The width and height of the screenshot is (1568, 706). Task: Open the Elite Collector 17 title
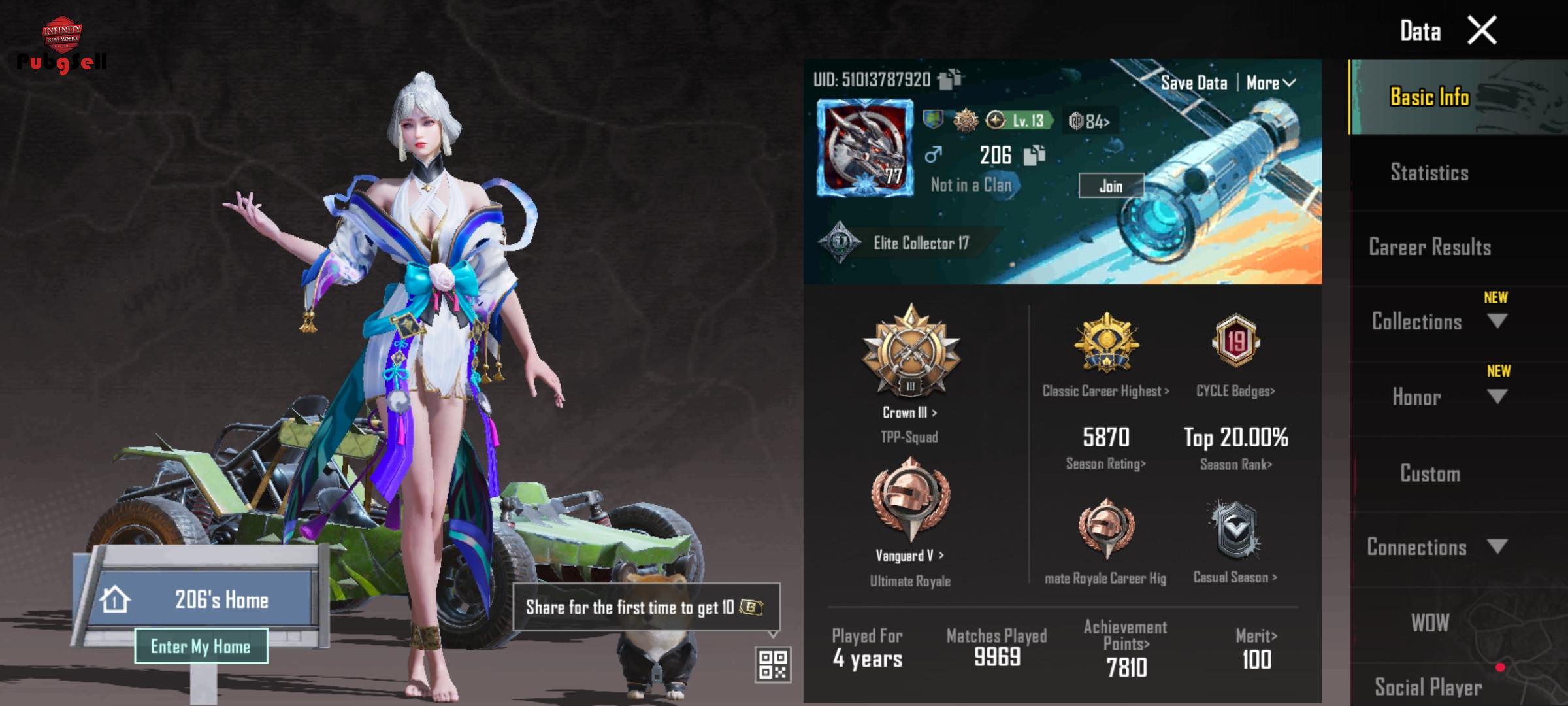tap(921, 243)
